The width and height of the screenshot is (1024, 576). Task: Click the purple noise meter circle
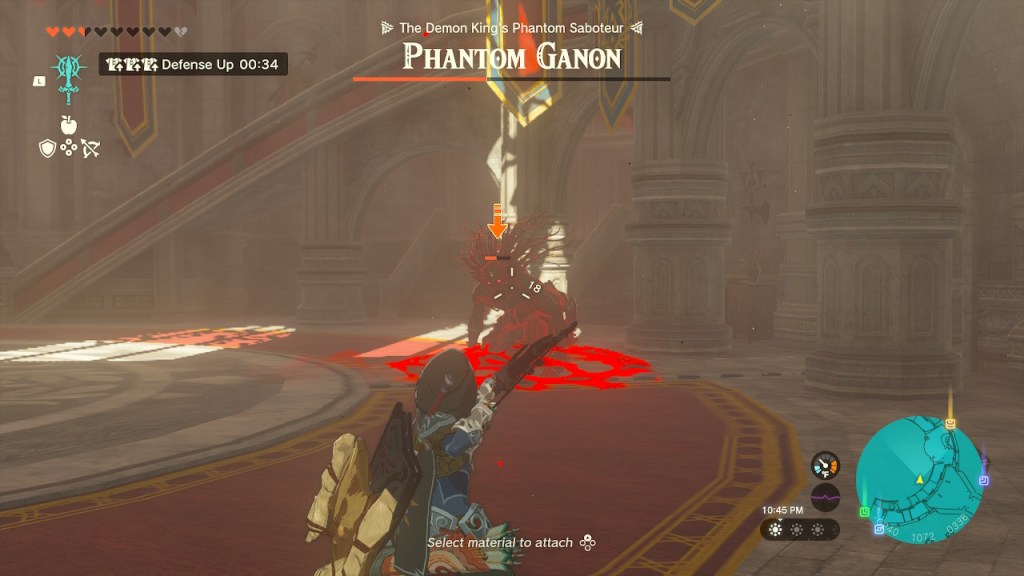pyautogui.click(x=825, y=496)
